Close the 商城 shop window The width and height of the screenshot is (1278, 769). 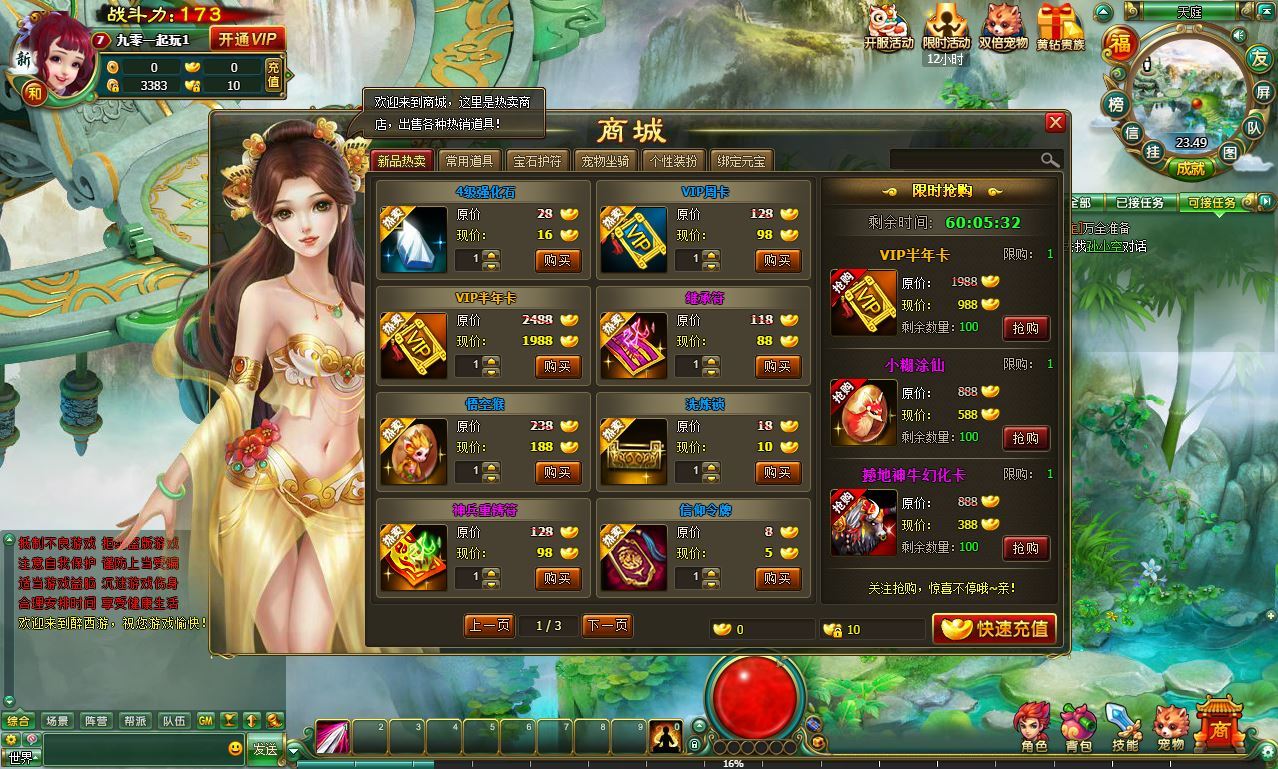1055,123
